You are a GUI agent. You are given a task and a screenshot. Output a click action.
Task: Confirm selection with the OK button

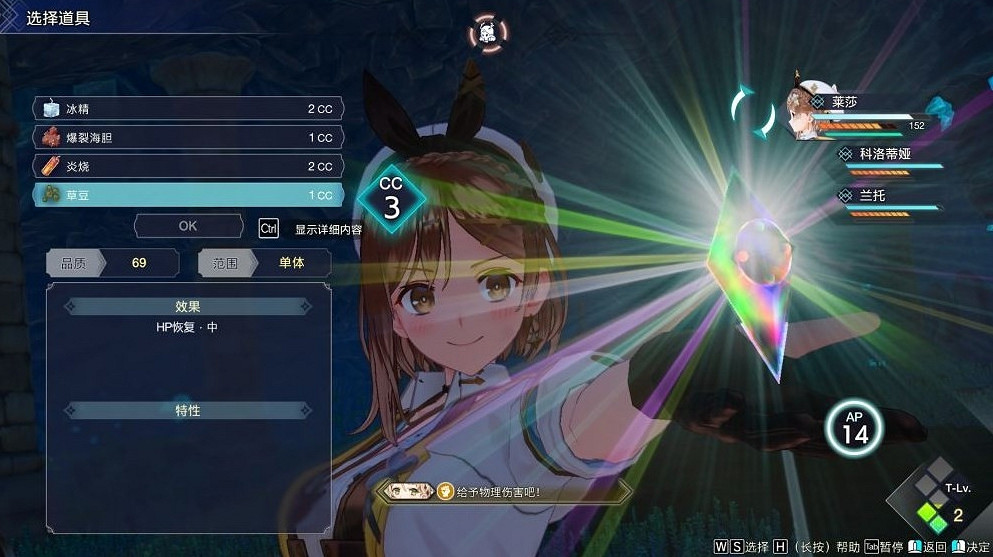(188, 226)
